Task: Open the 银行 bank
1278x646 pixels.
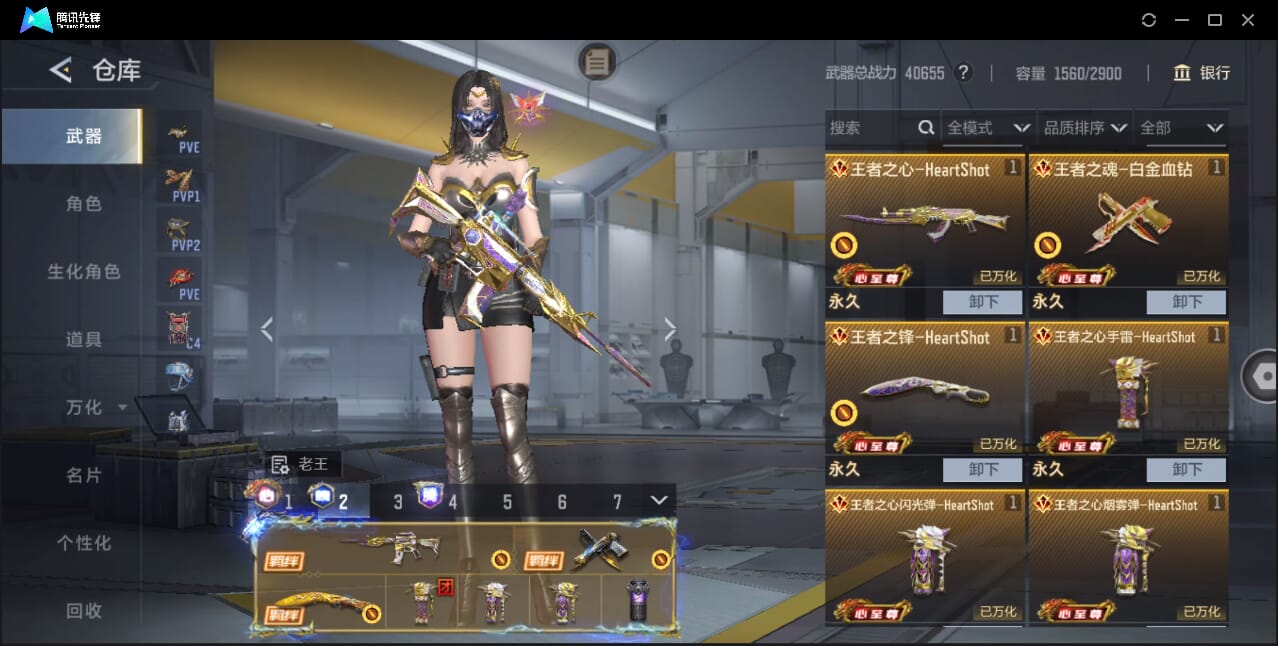Action: tap(1201, 73)
